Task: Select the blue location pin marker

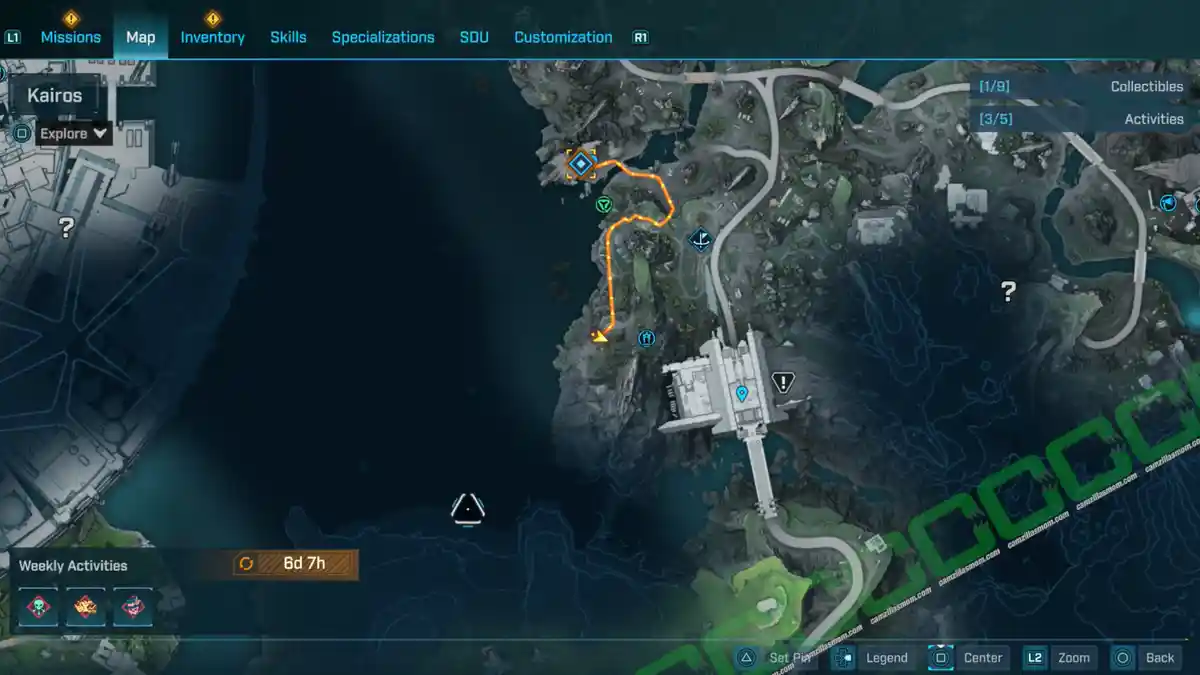Action: click(x=742, y=394)
